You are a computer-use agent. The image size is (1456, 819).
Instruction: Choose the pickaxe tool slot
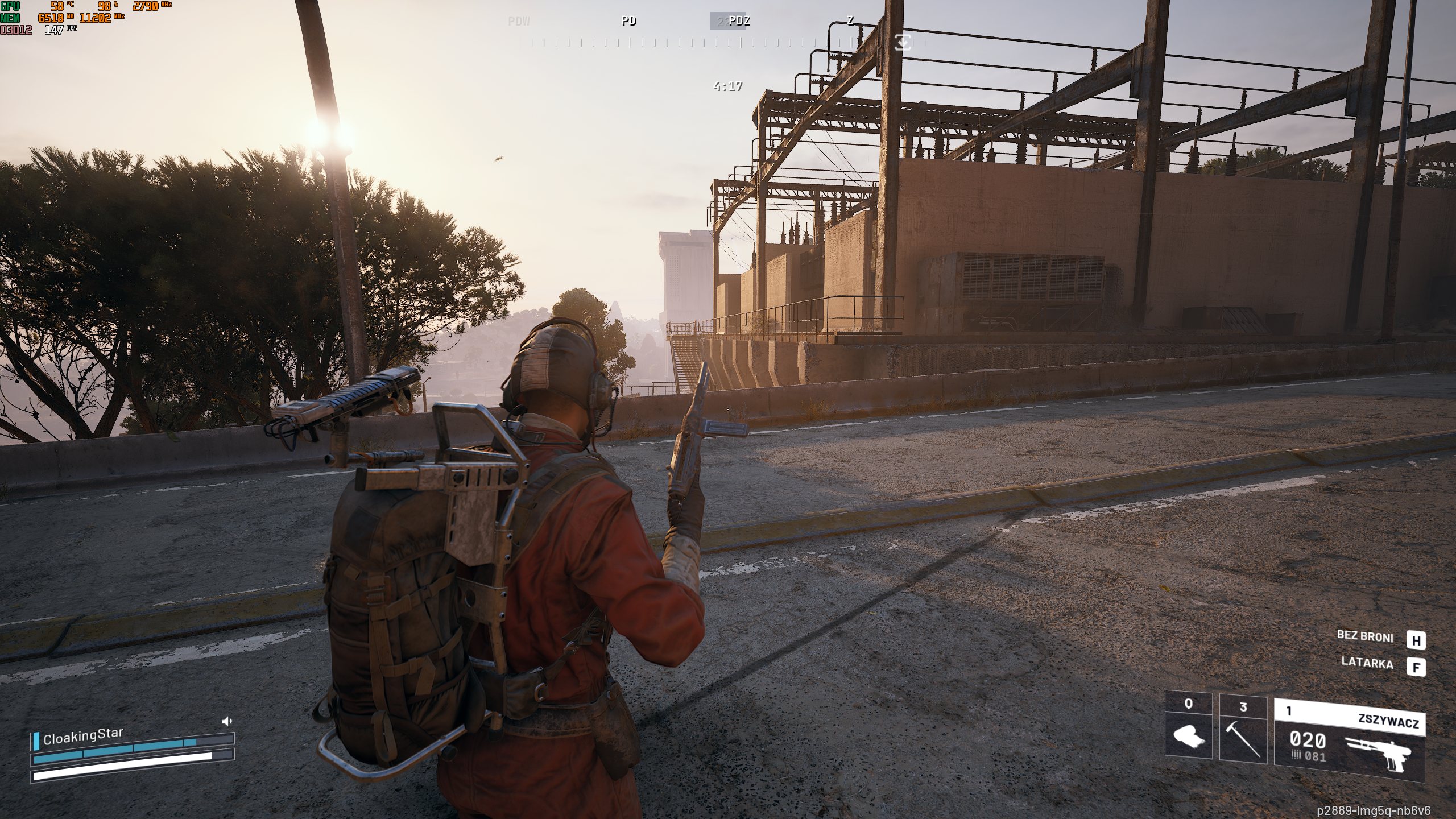point(1243,729)
